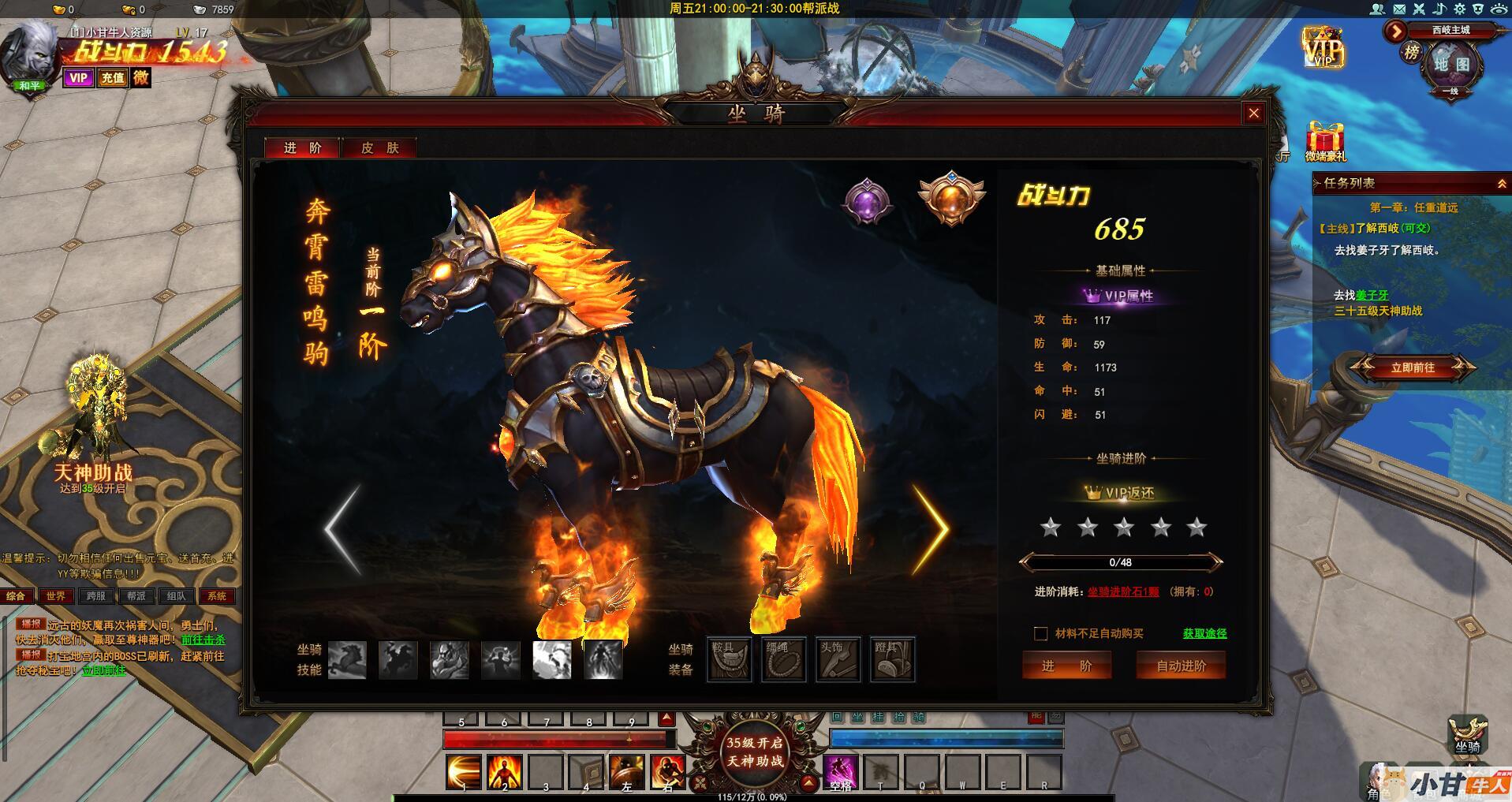Click the purple orb medal icon

click(x=867, y=200)
